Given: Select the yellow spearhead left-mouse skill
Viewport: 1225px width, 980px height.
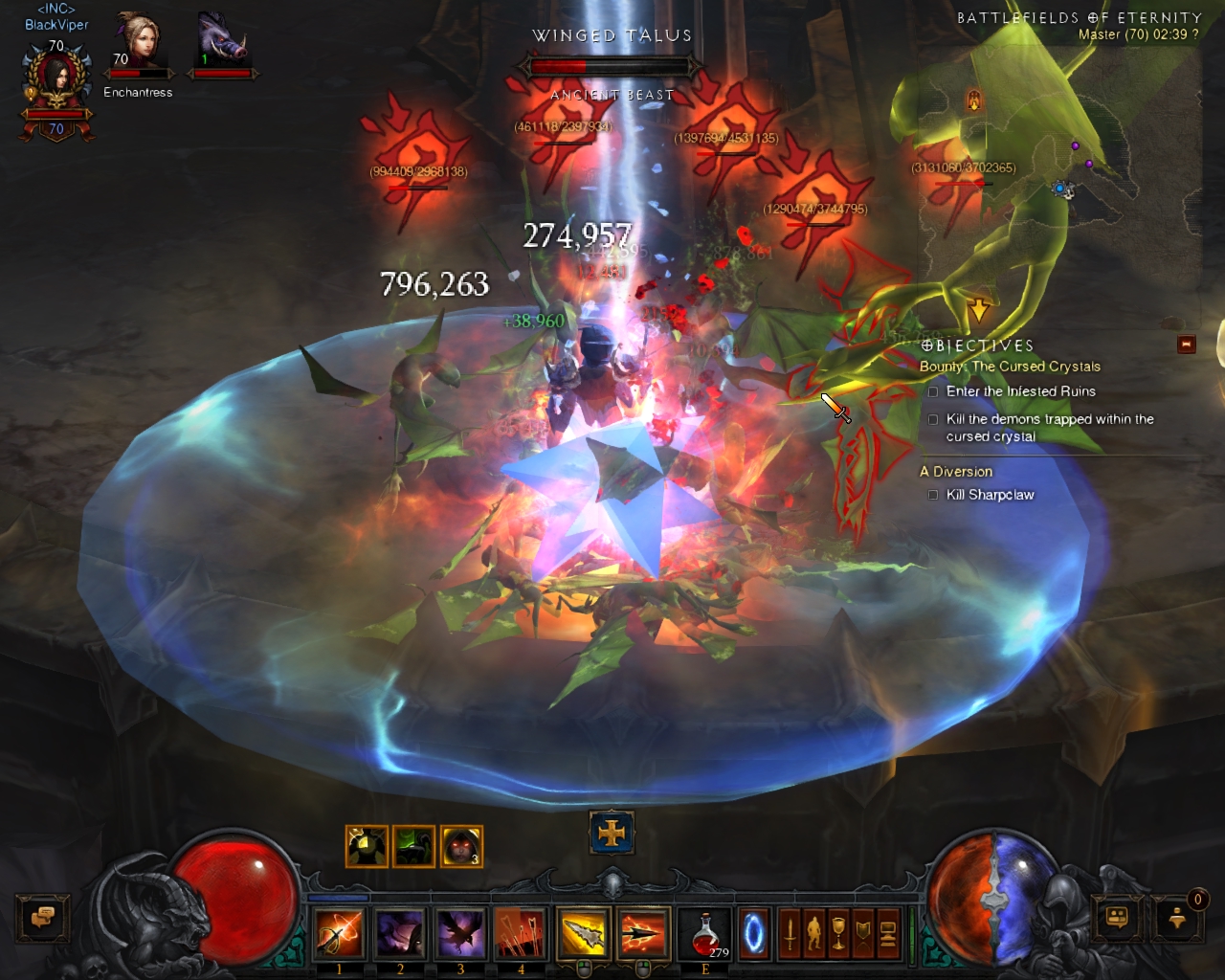Looking at the screenshot, I should pos(583,934).
